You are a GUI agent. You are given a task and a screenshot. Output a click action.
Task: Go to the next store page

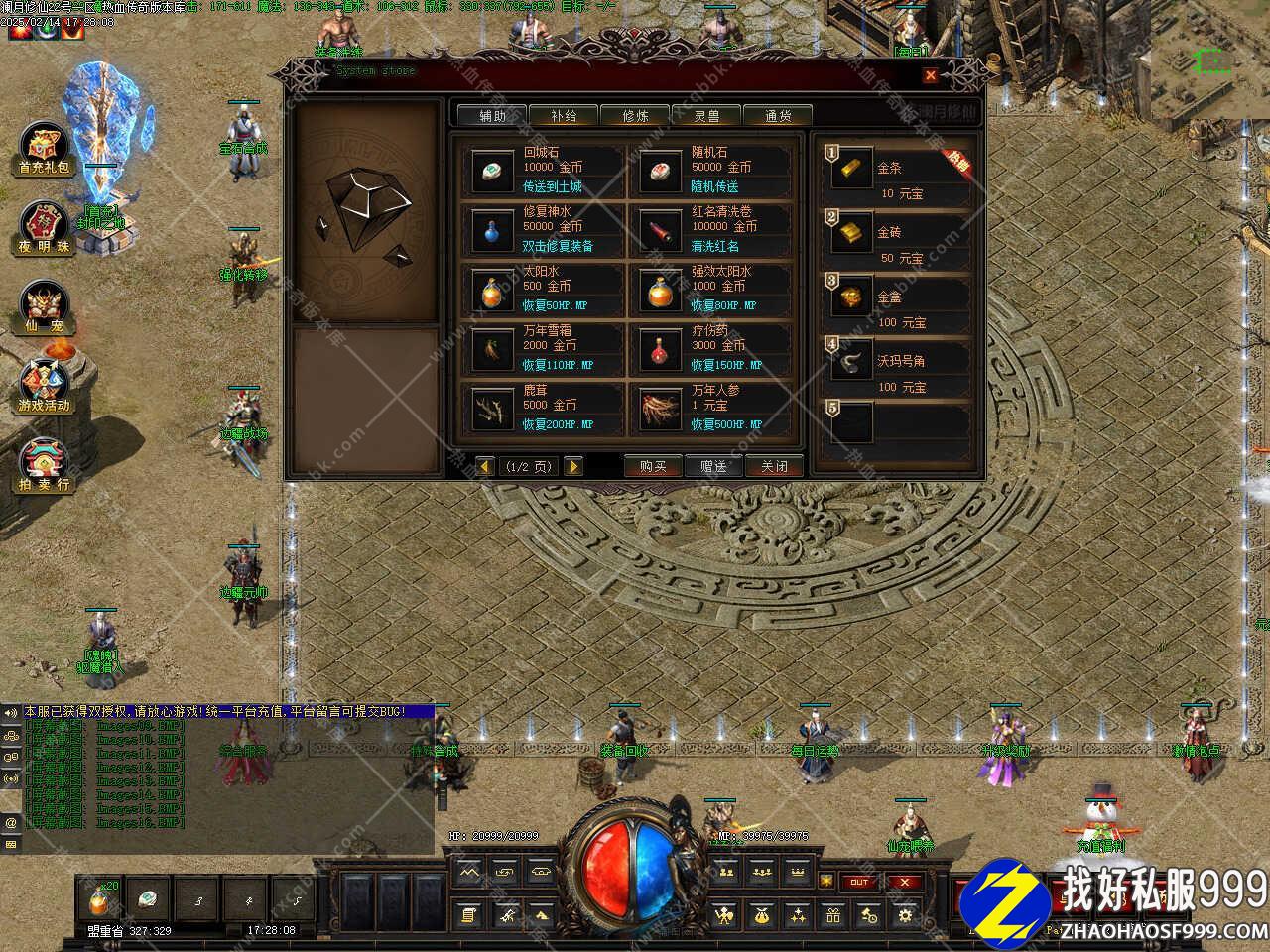pos(573,466)
